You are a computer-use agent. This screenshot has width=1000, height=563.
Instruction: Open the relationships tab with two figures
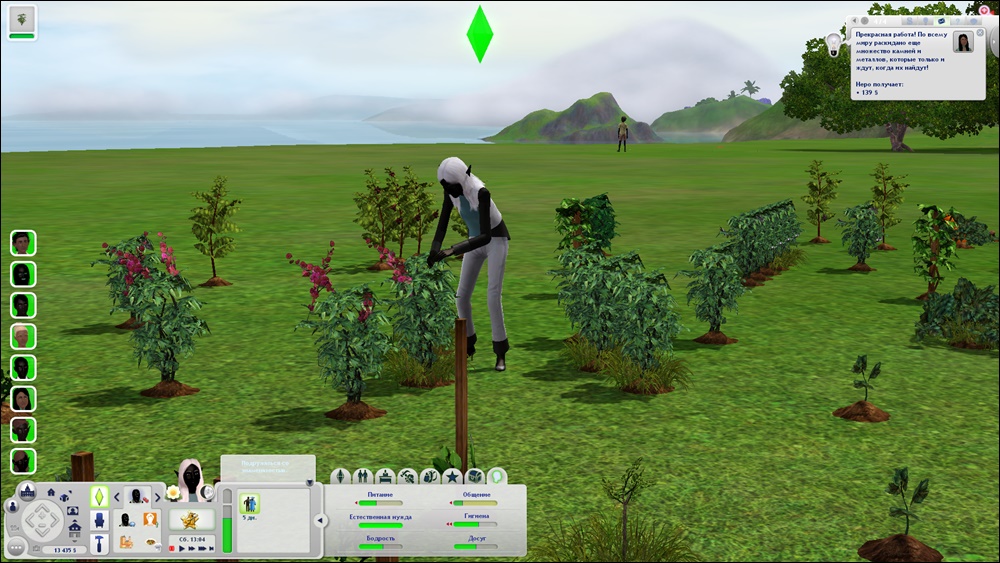(x=362, y=476)
